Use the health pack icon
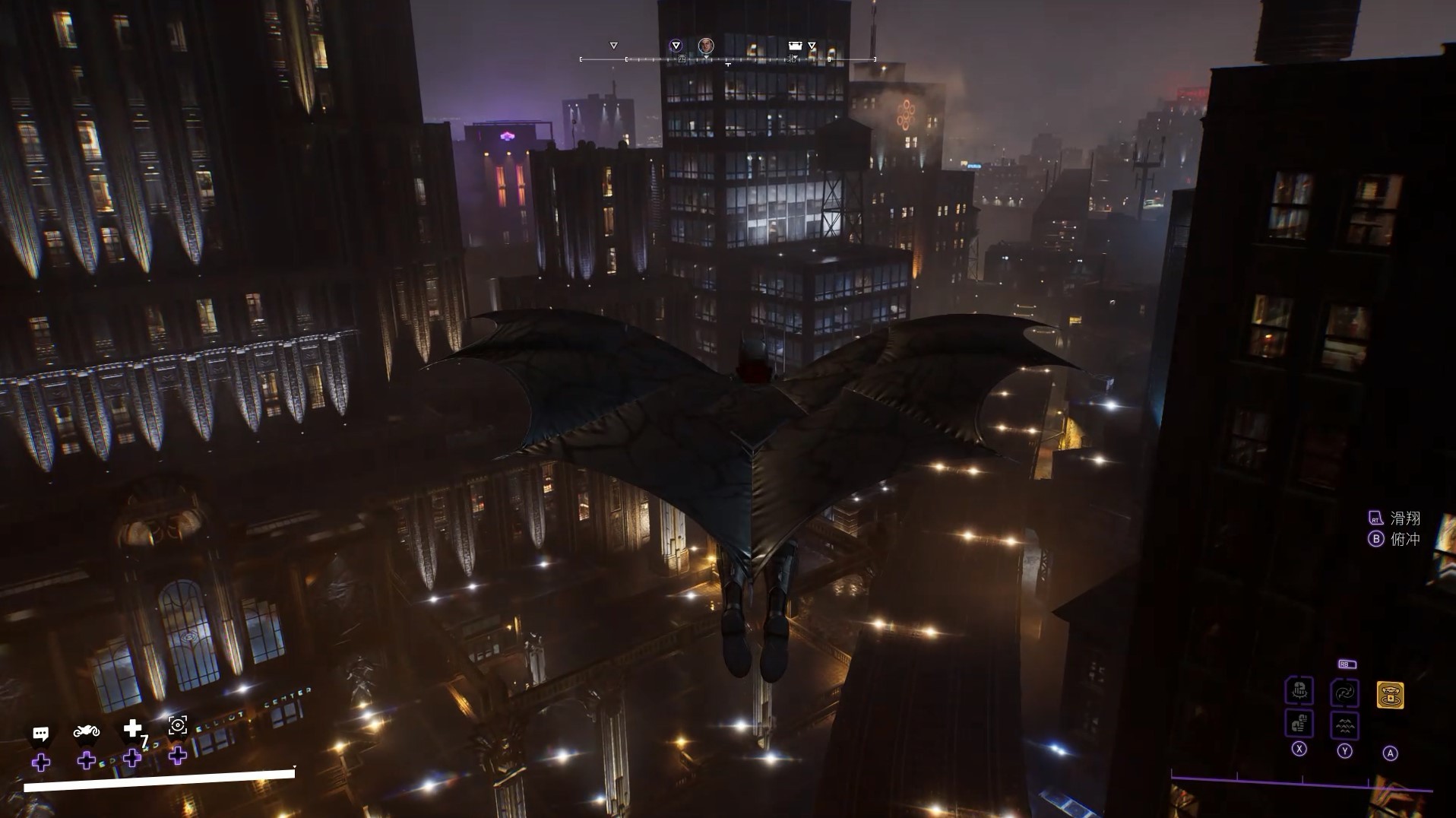The height and width of the screenshot is (818, 1456). tap(133, 729)
